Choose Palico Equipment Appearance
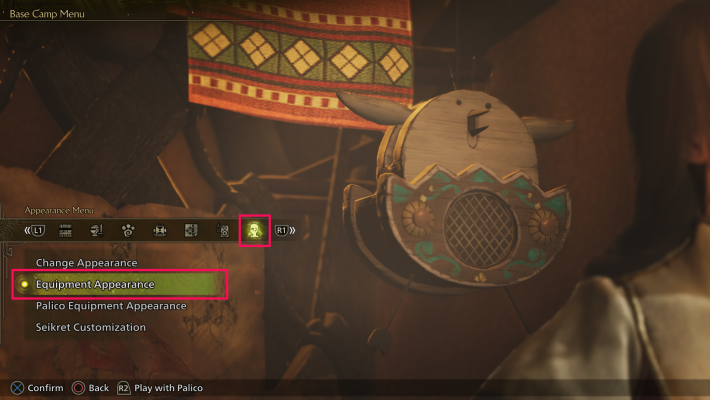 [x=111, y=306]
